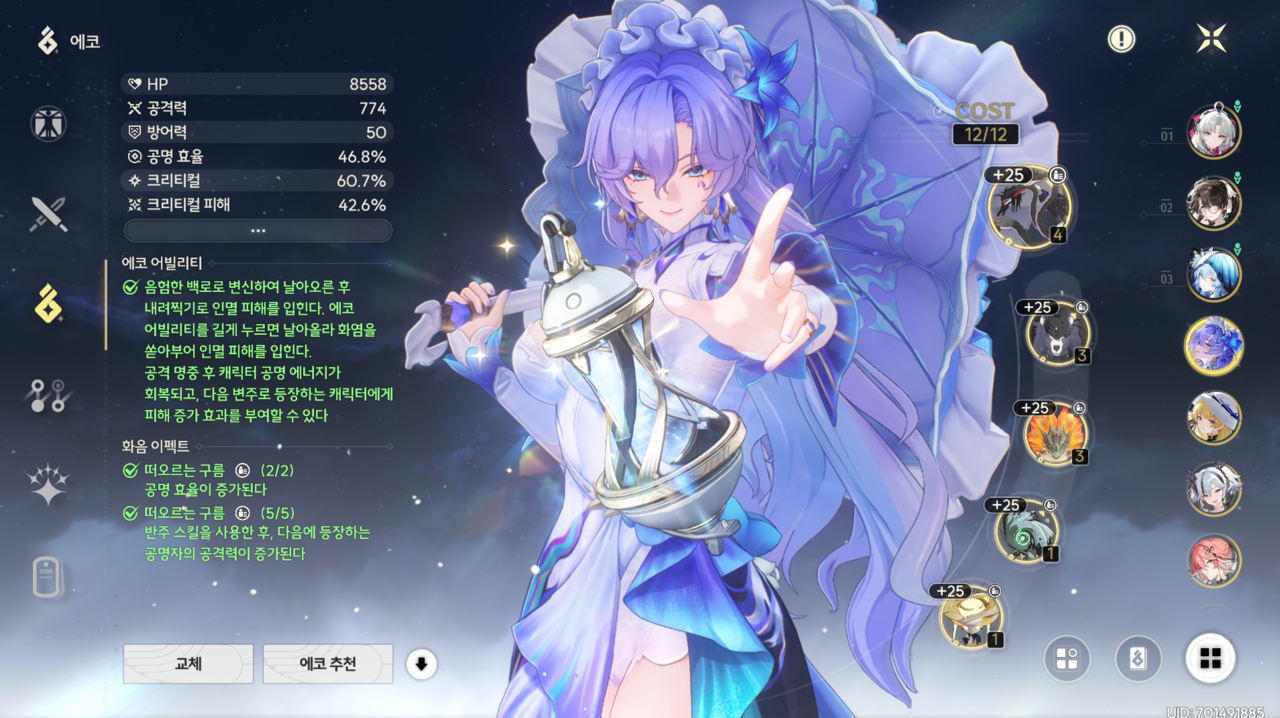Open the exclamation mark info button
Viewport: 1280px width, 718px height.
[x=1121, y=39]
